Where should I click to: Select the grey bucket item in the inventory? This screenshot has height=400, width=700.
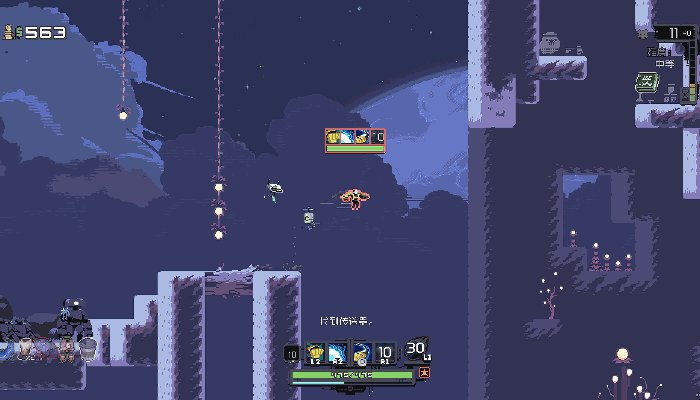pos(88,349)
